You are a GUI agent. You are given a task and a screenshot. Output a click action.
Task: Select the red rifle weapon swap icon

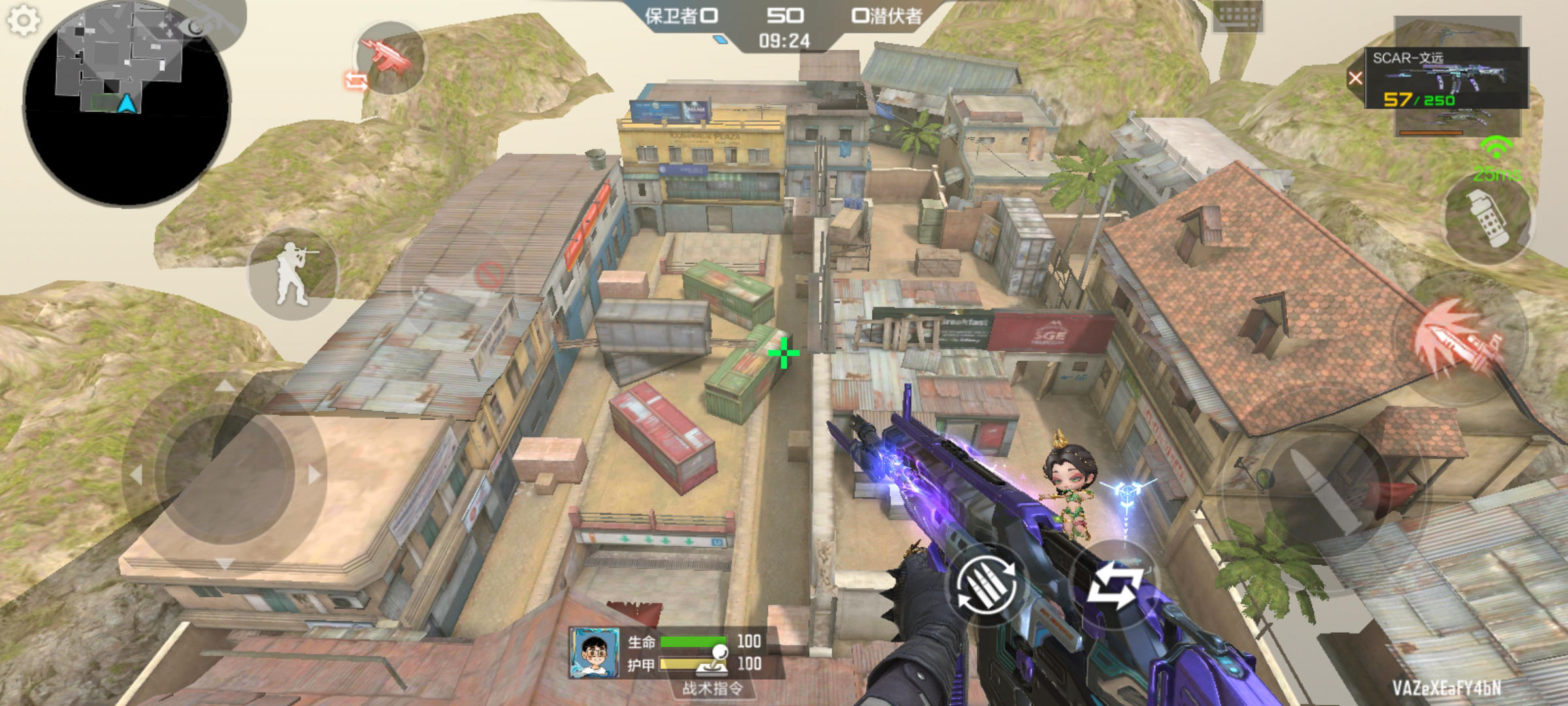(x=389, y=58)
